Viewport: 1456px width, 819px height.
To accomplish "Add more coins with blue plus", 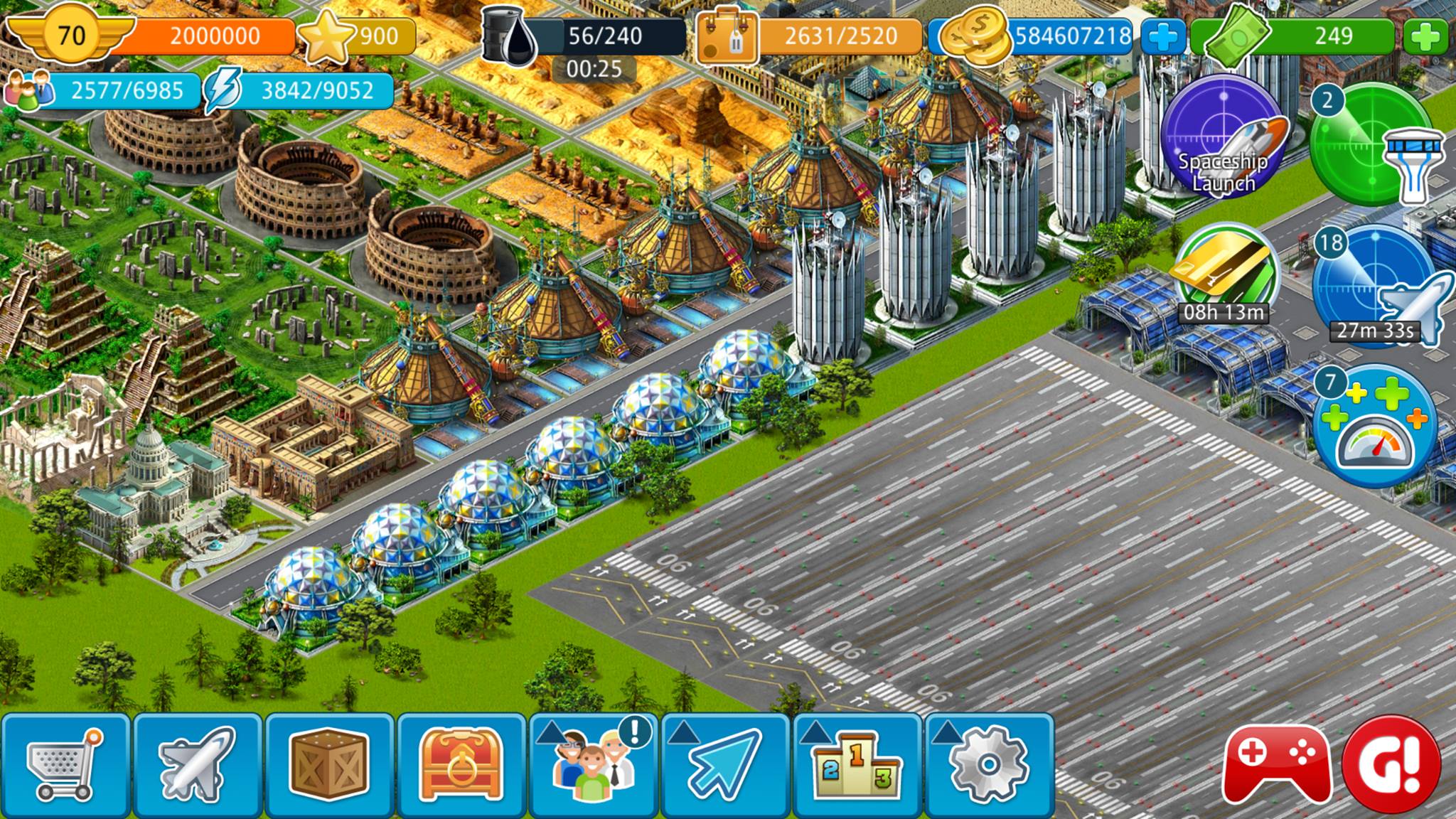I will (x=1163, y=36).
